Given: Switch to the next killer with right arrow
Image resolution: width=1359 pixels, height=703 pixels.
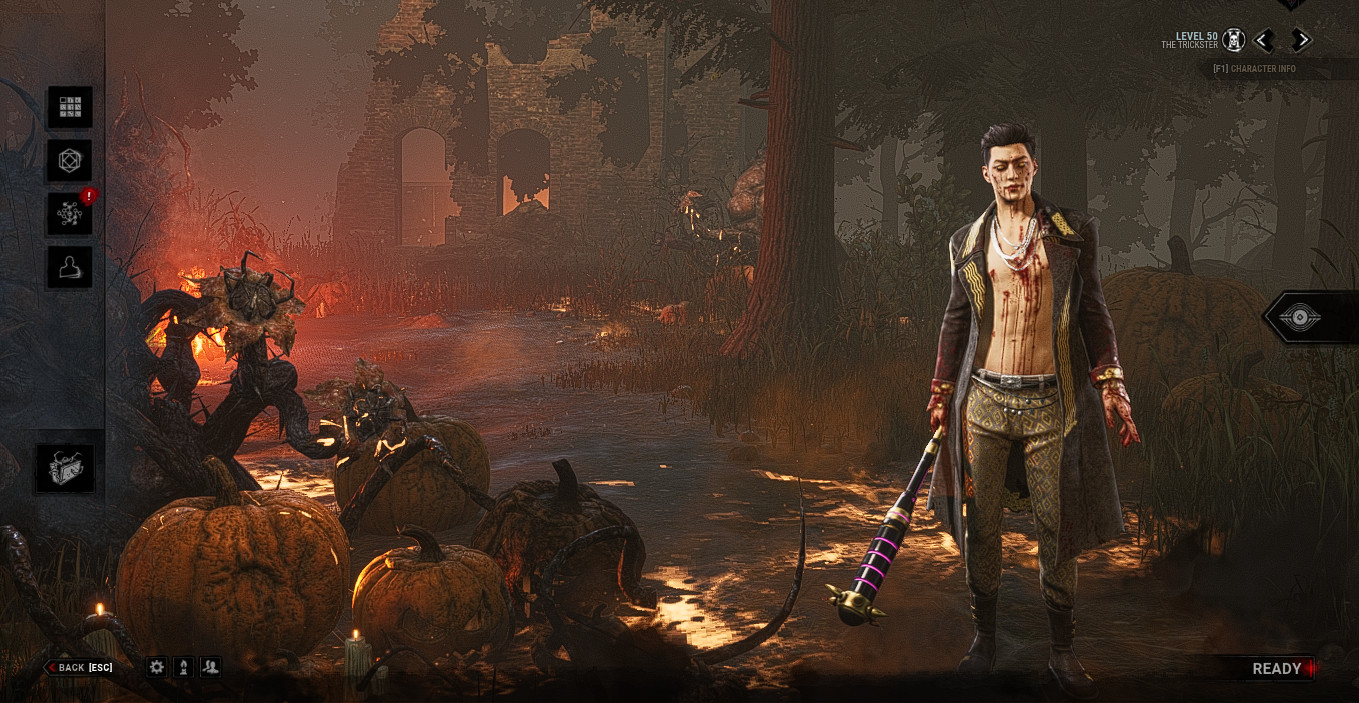Looking at the screenshot, I should [x=1300, y=40].
